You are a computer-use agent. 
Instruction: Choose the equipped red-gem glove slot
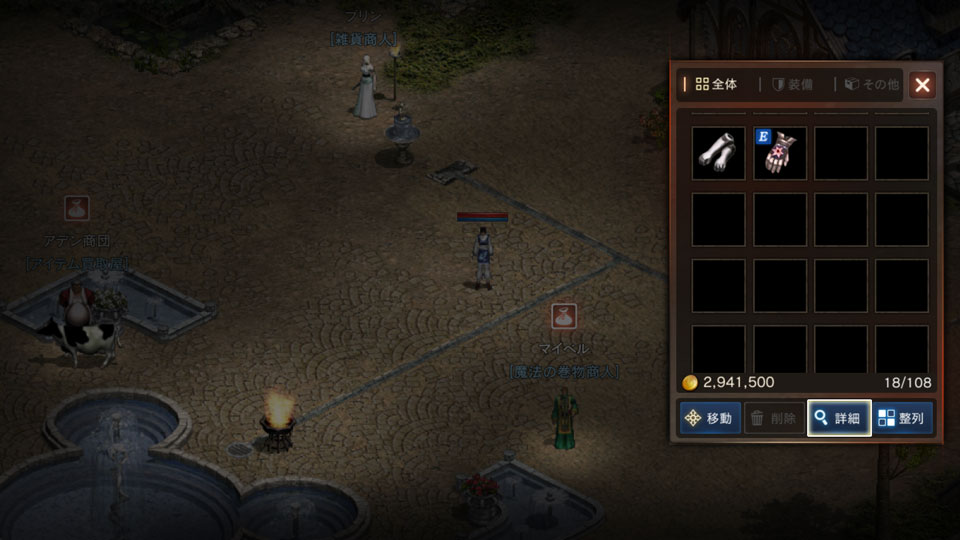[x=780, y=153]
